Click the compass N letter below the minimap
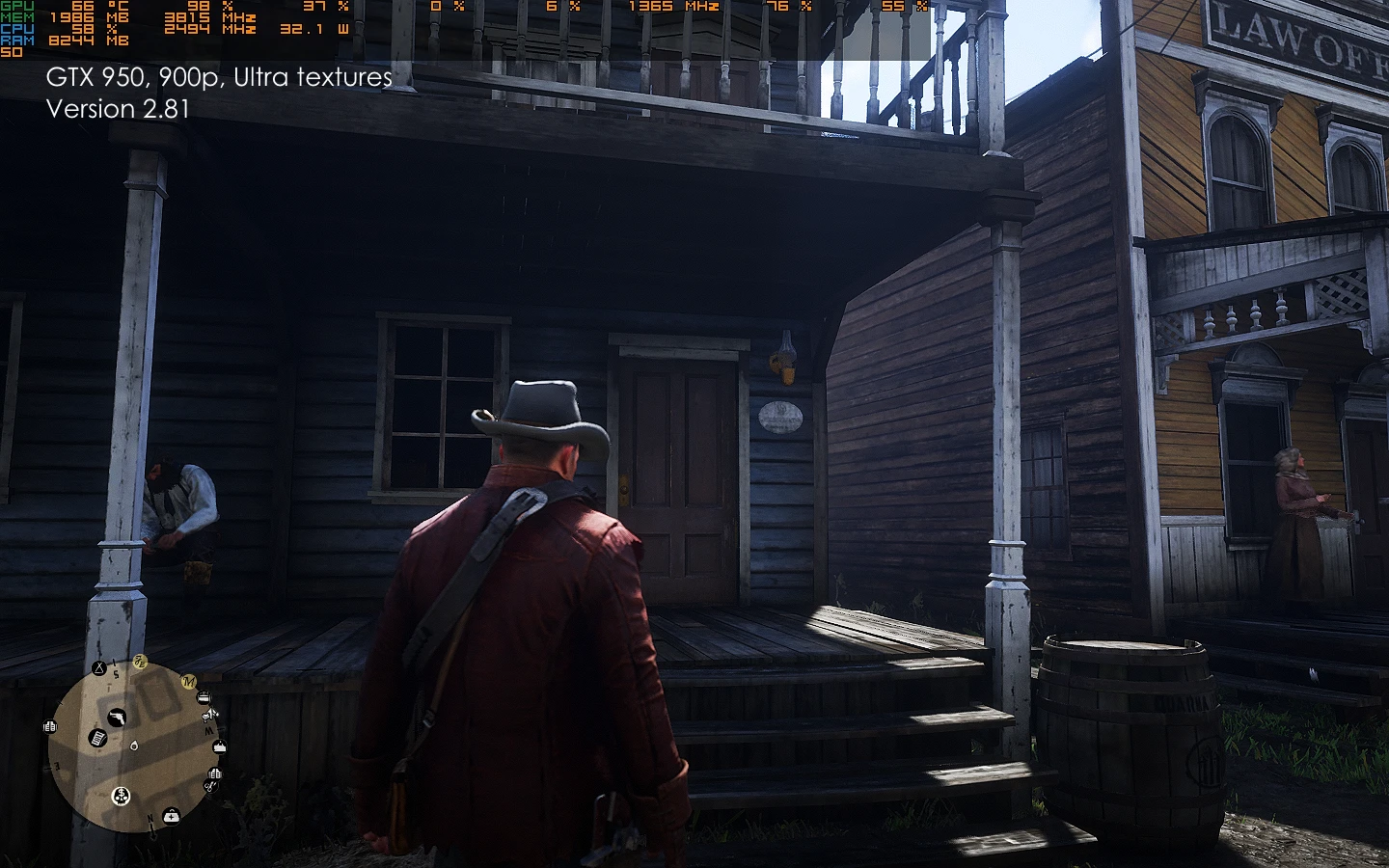The width and height of the screenshot is (1389, 868). click(150, 820)
